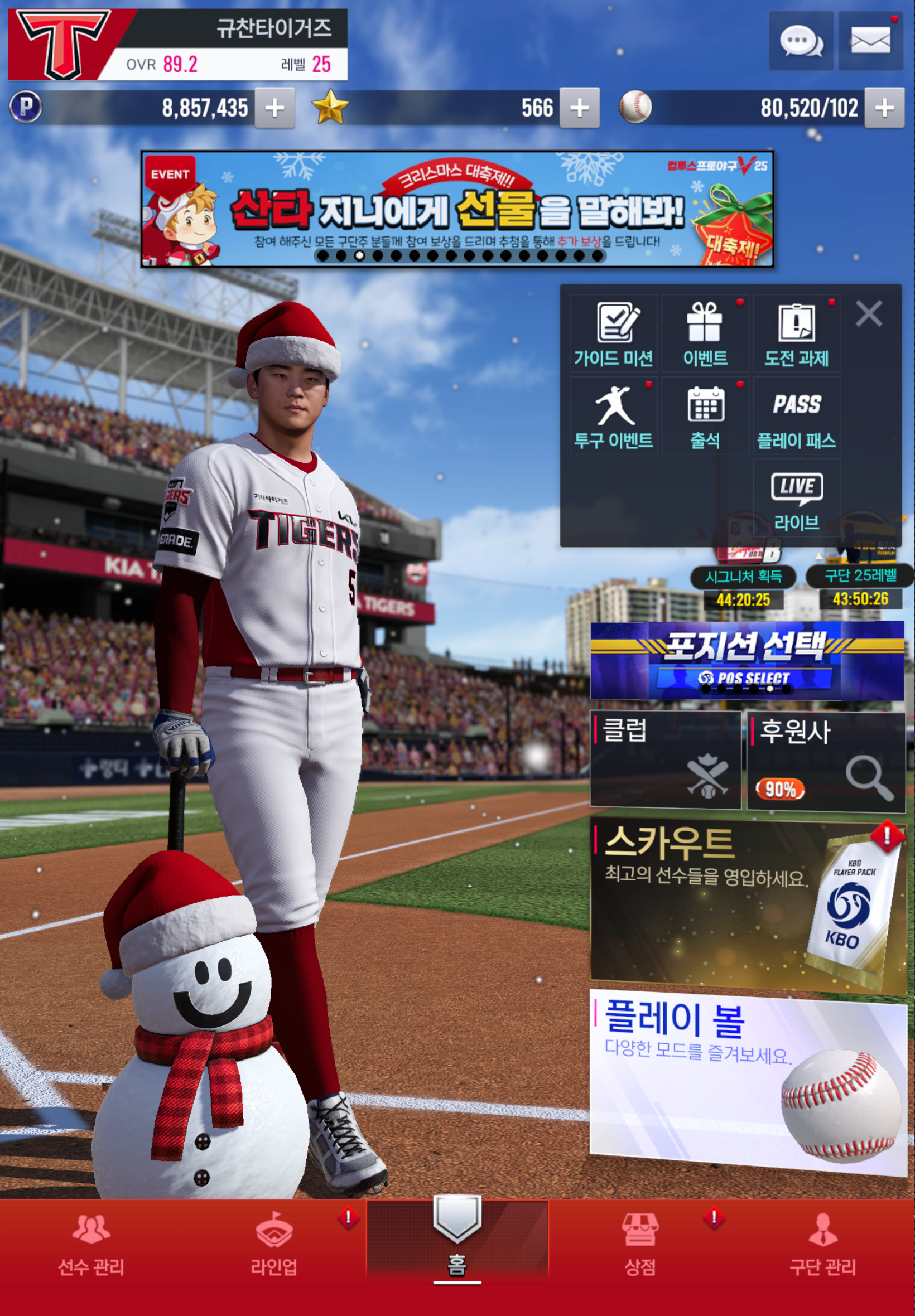The width and height of the screenshot is (915, 1316).
Task: Open 플레이 볼 play modes
Action: (747, 1082)
